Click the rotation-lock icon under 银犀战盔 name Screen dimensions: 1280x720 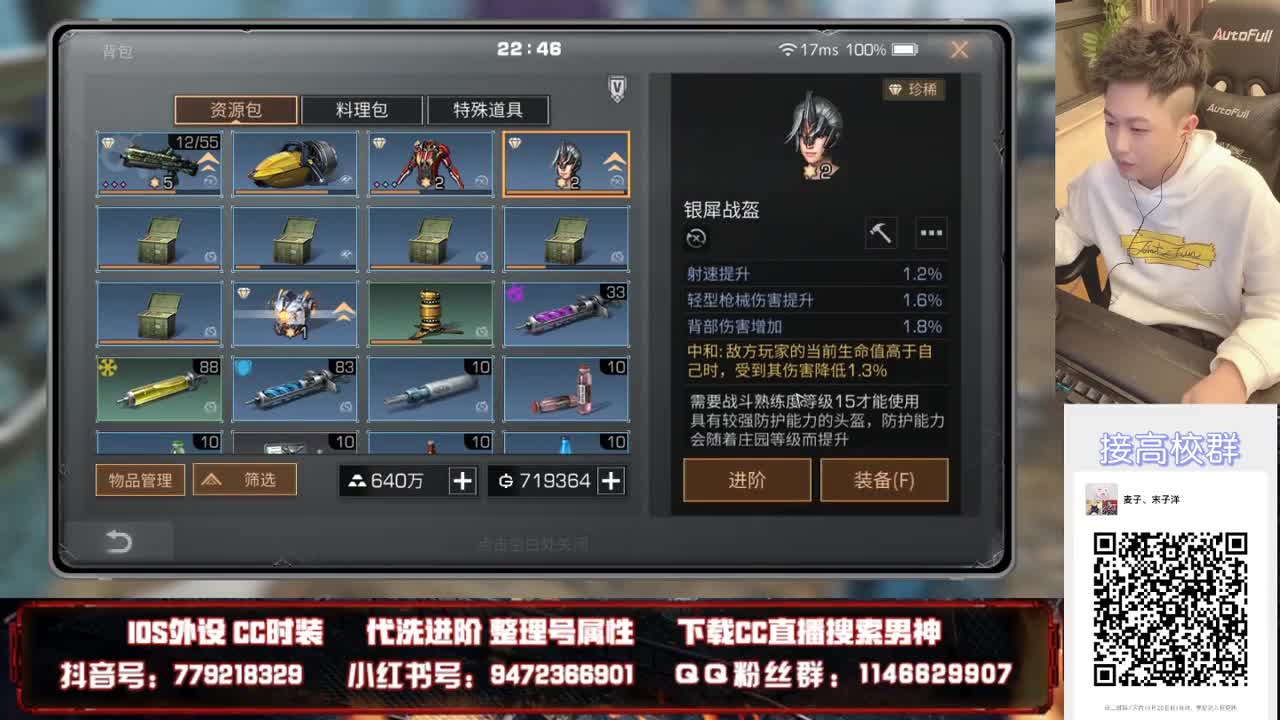696,239
